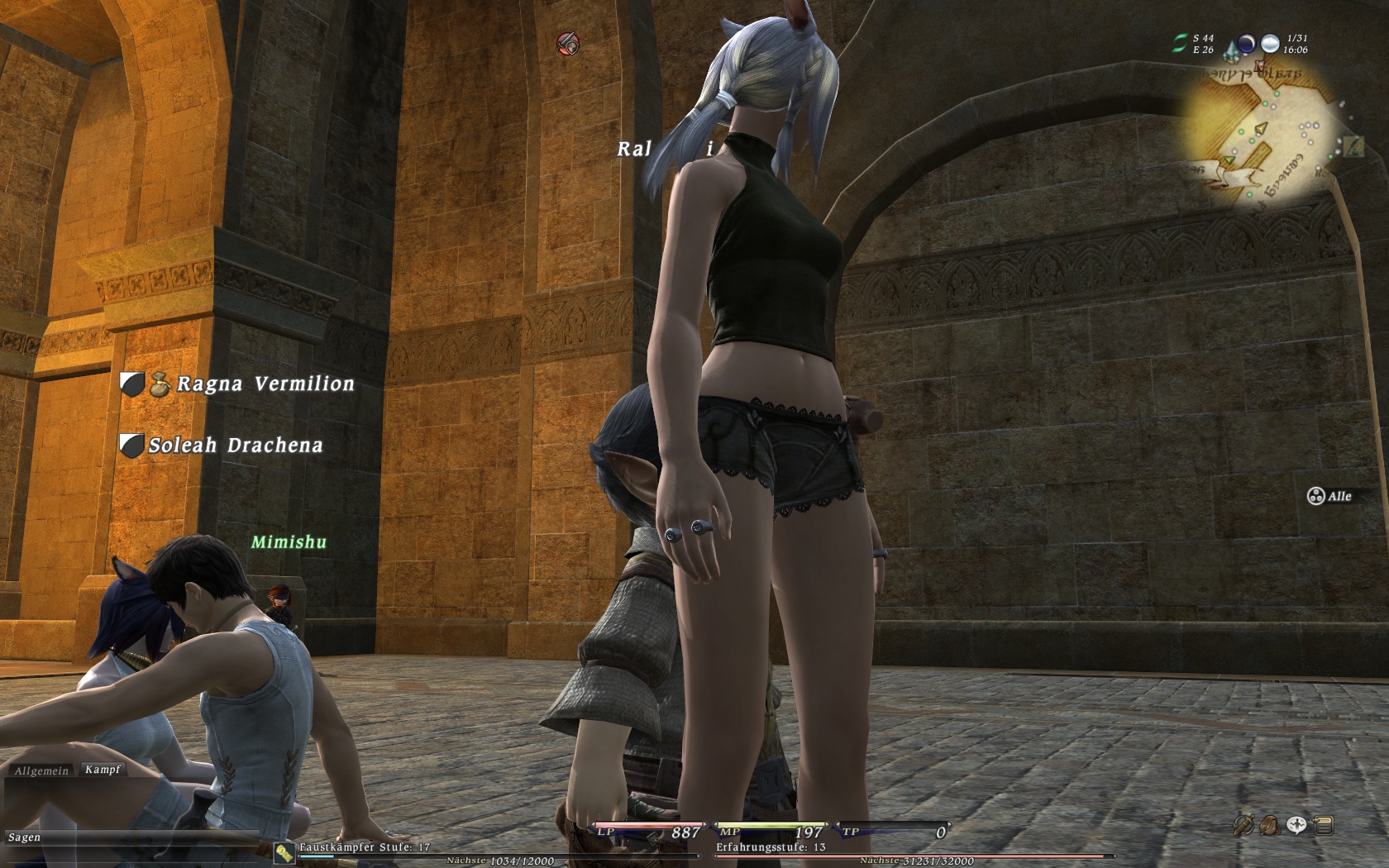The width and height of the screenshot is (1389, 868).
Task: Open the leather bag inventory
Action: [x=1269, y=825]
